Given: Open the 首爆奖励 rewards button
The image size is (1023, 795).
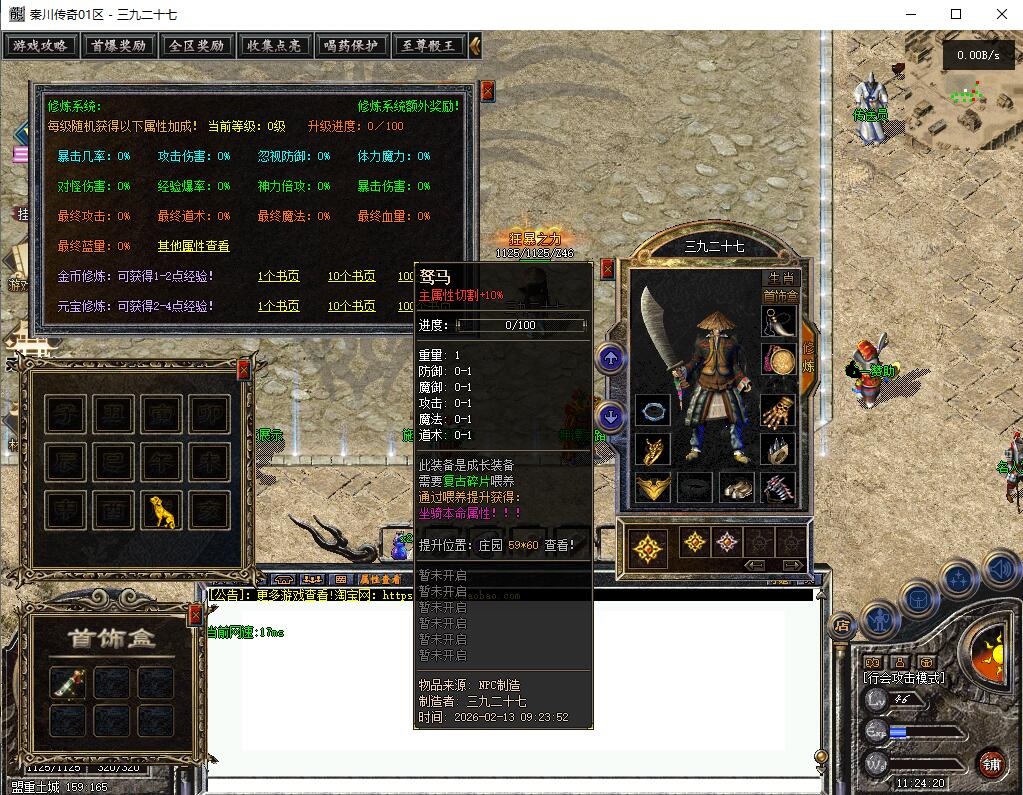Looking at the screenshot, I should (x=118, y=46).
